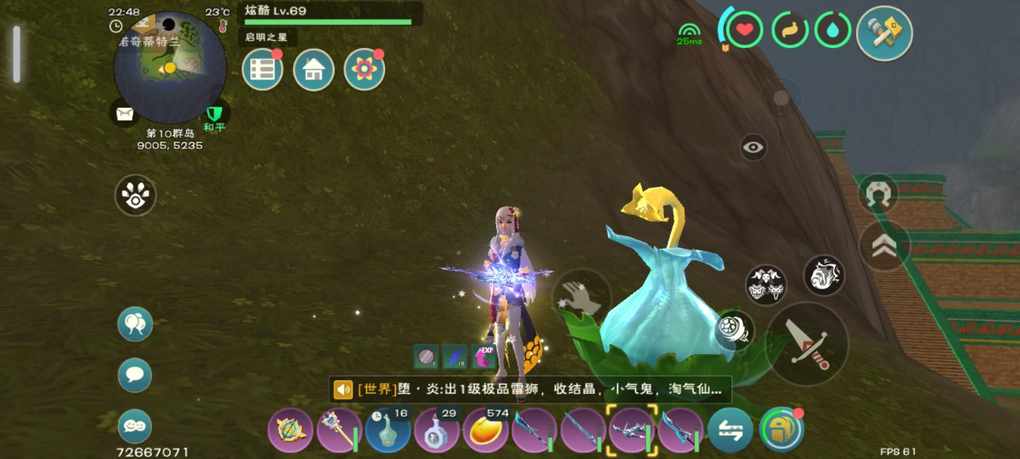The width and height of the screenshot is (1020, 459).
Task: Tap the paw-print eye pet button
Action: [135, 196]
